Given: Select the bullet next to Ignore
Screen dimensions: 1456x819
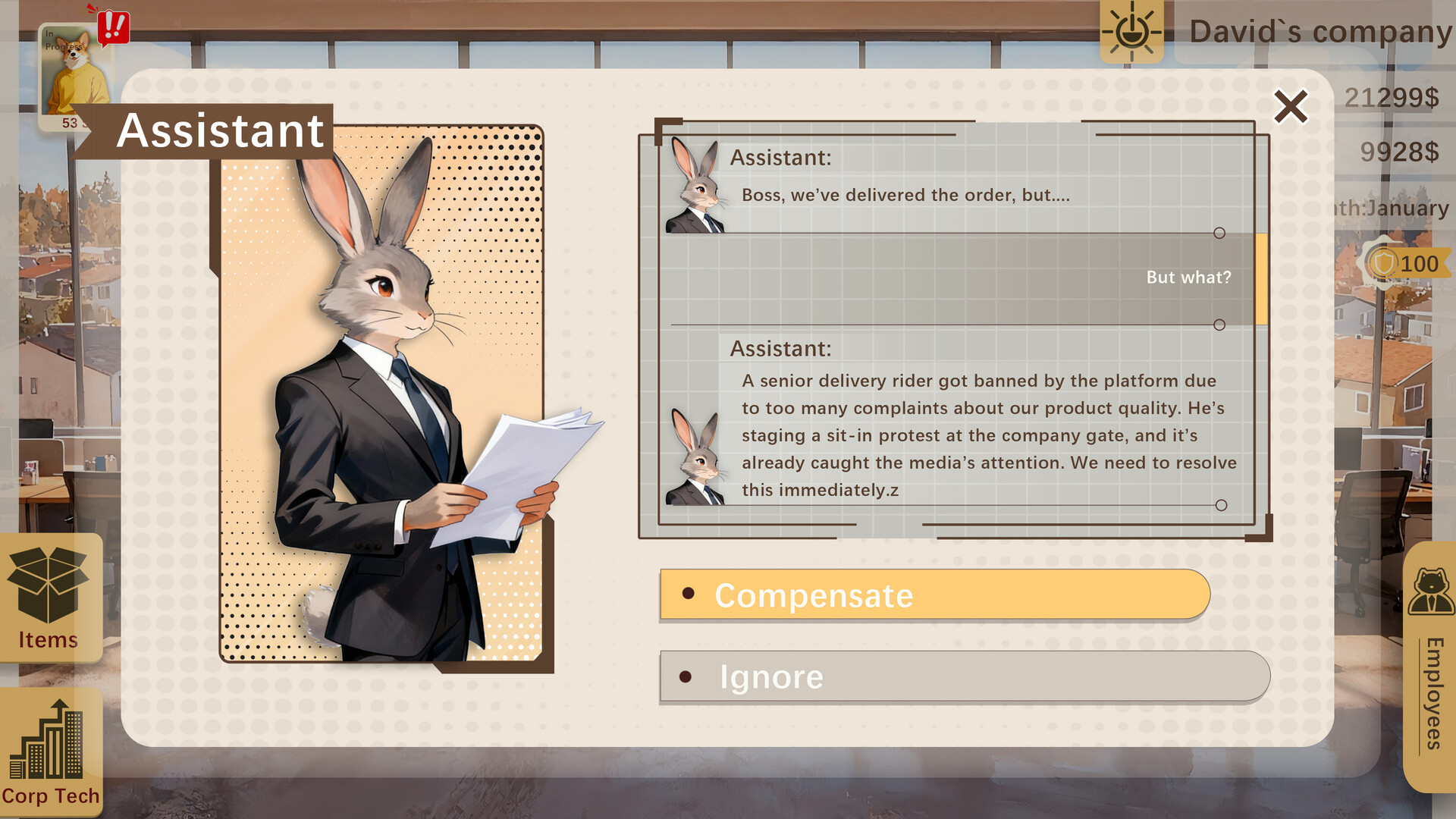Looking at the screenshot, I should (x=686, y=676).
